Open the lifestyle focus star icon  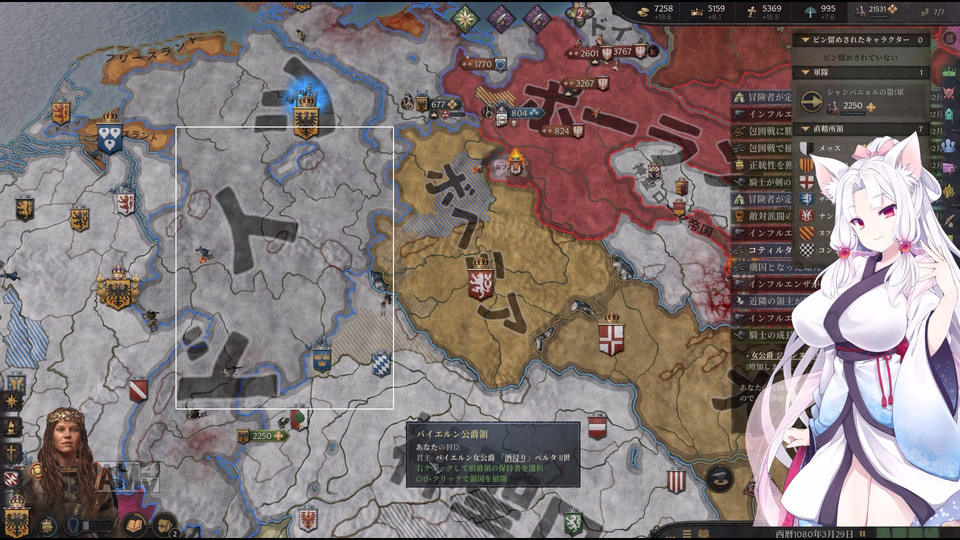[14, 401]
